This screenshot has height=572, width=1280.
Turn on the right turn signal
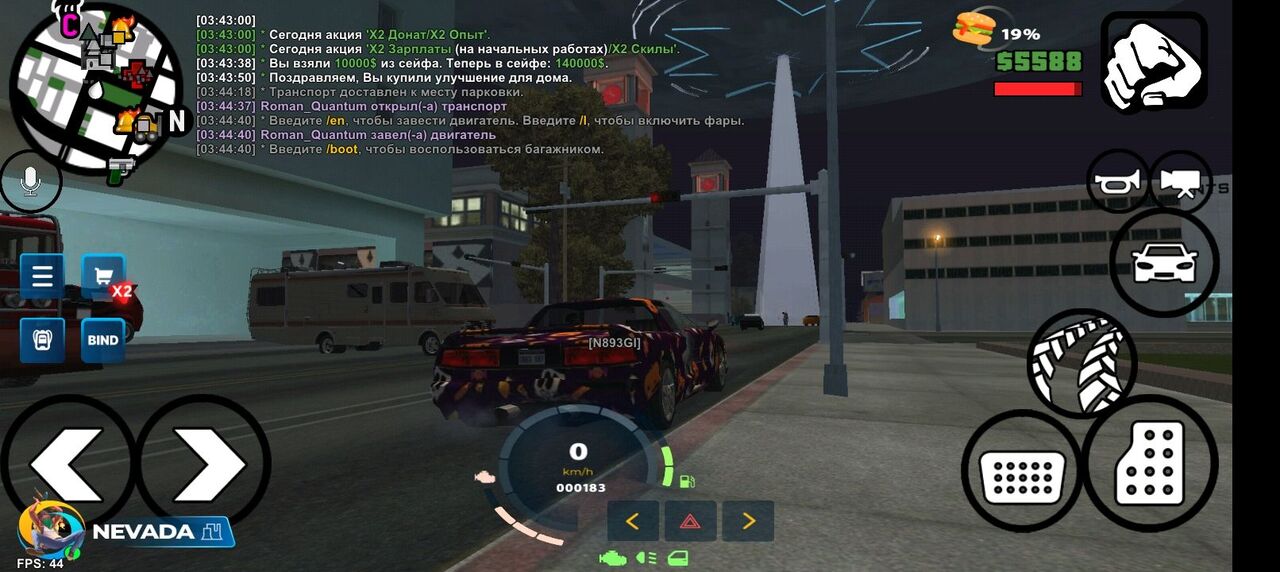click(x=748, y=521)
